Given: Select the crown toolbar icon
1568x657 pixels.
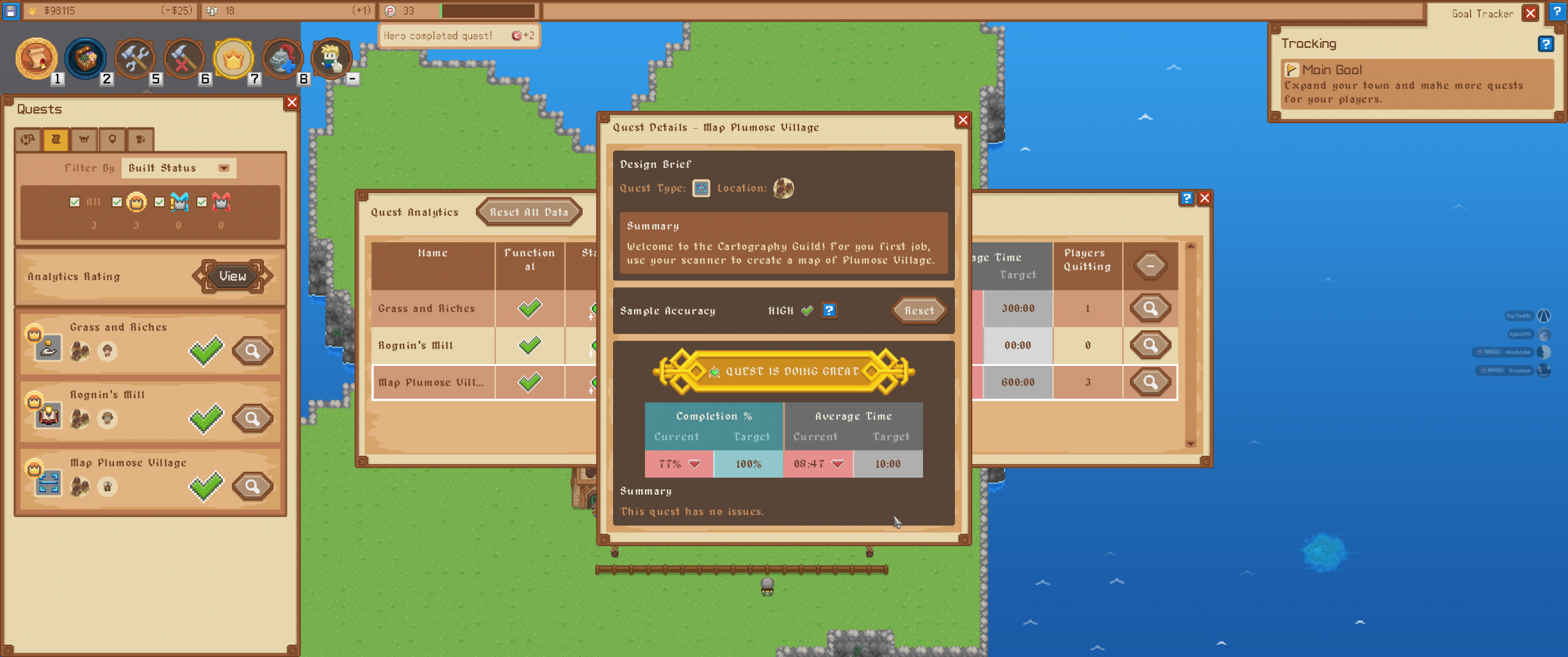Looking at the screenshot, I should point(233,59).
